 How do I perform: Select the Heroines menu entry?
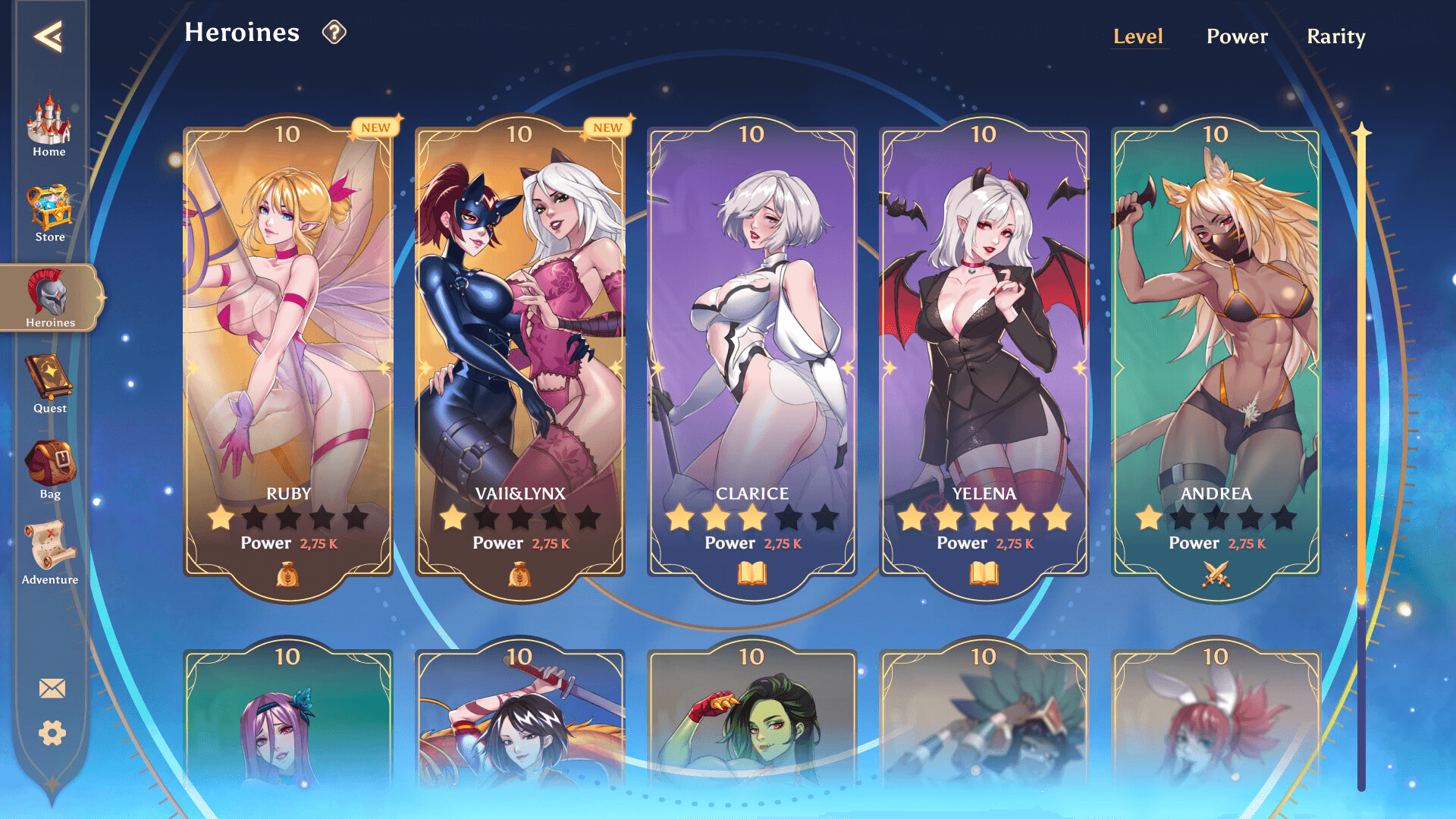pyautogui.click(x=50, y=299)
